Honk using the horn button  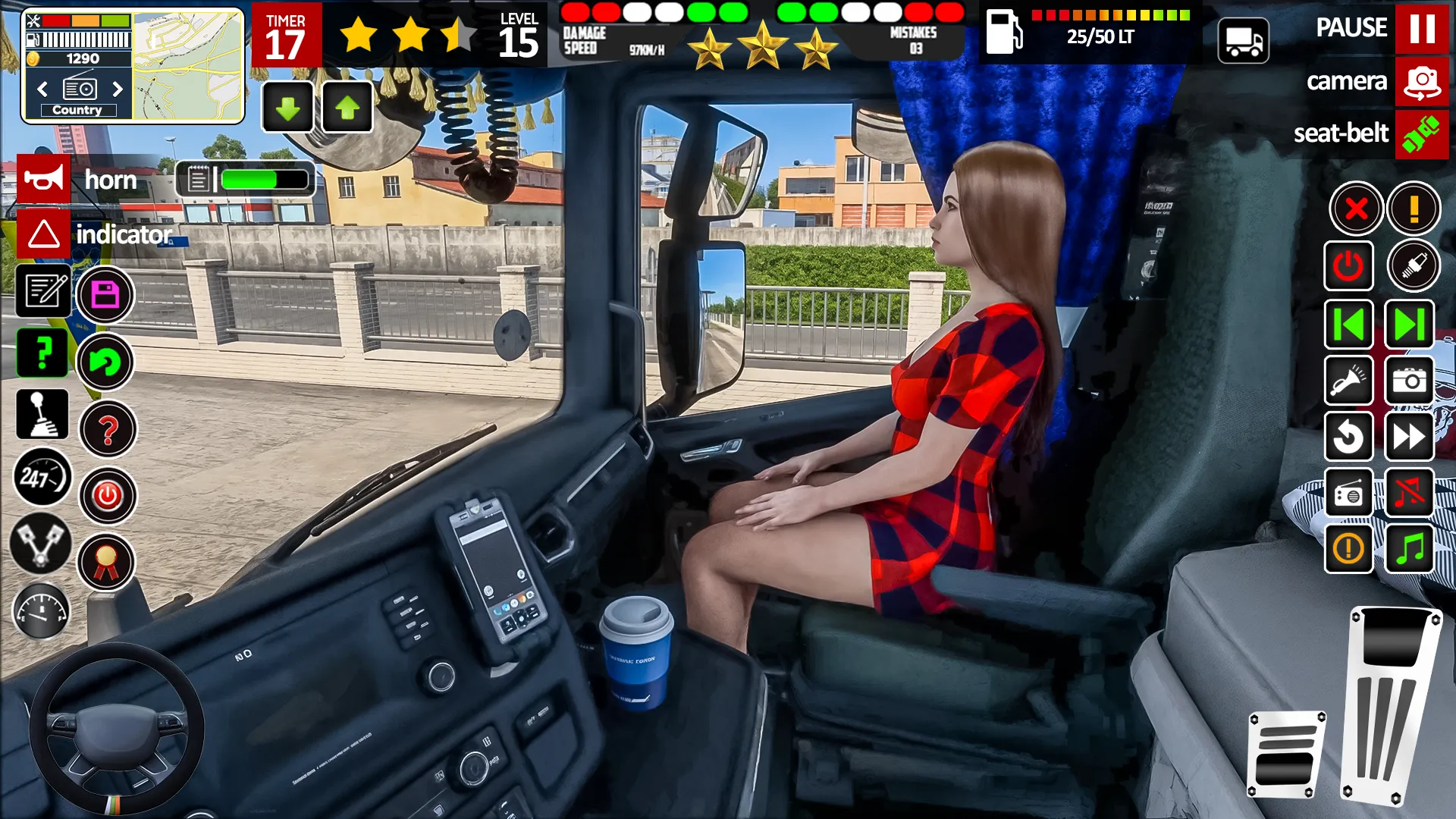[x=44, y=179]
